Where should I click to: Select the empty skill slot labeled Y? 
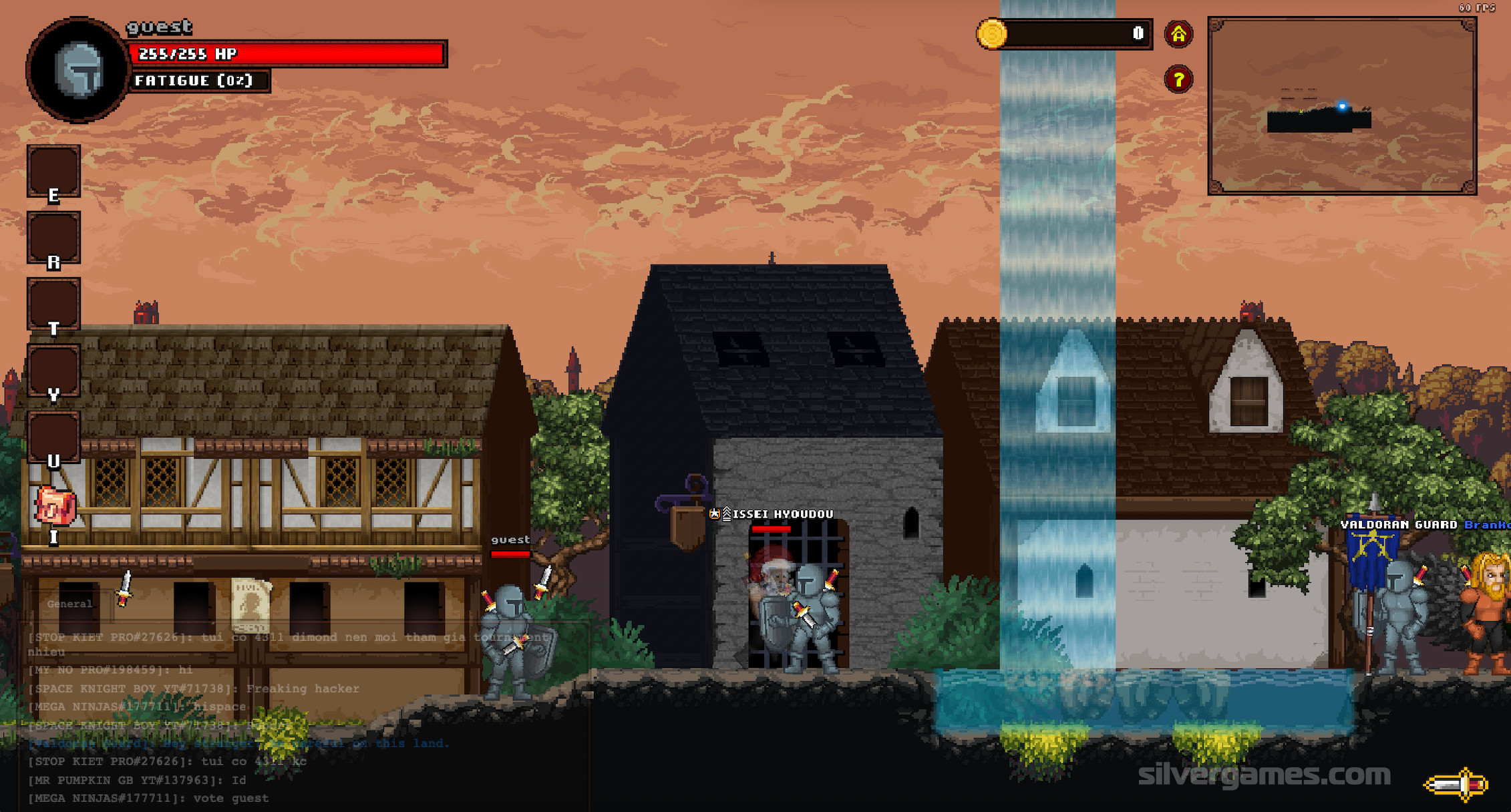click(53, 369)
